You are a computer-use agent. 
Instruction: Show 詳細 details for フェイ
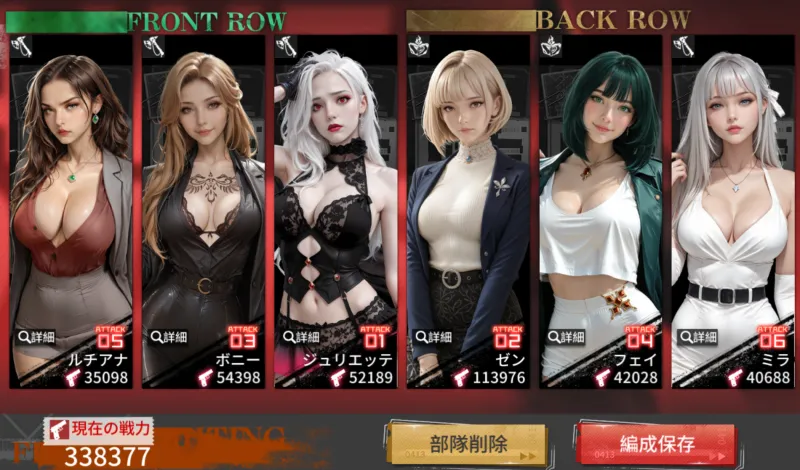(567, 337)
